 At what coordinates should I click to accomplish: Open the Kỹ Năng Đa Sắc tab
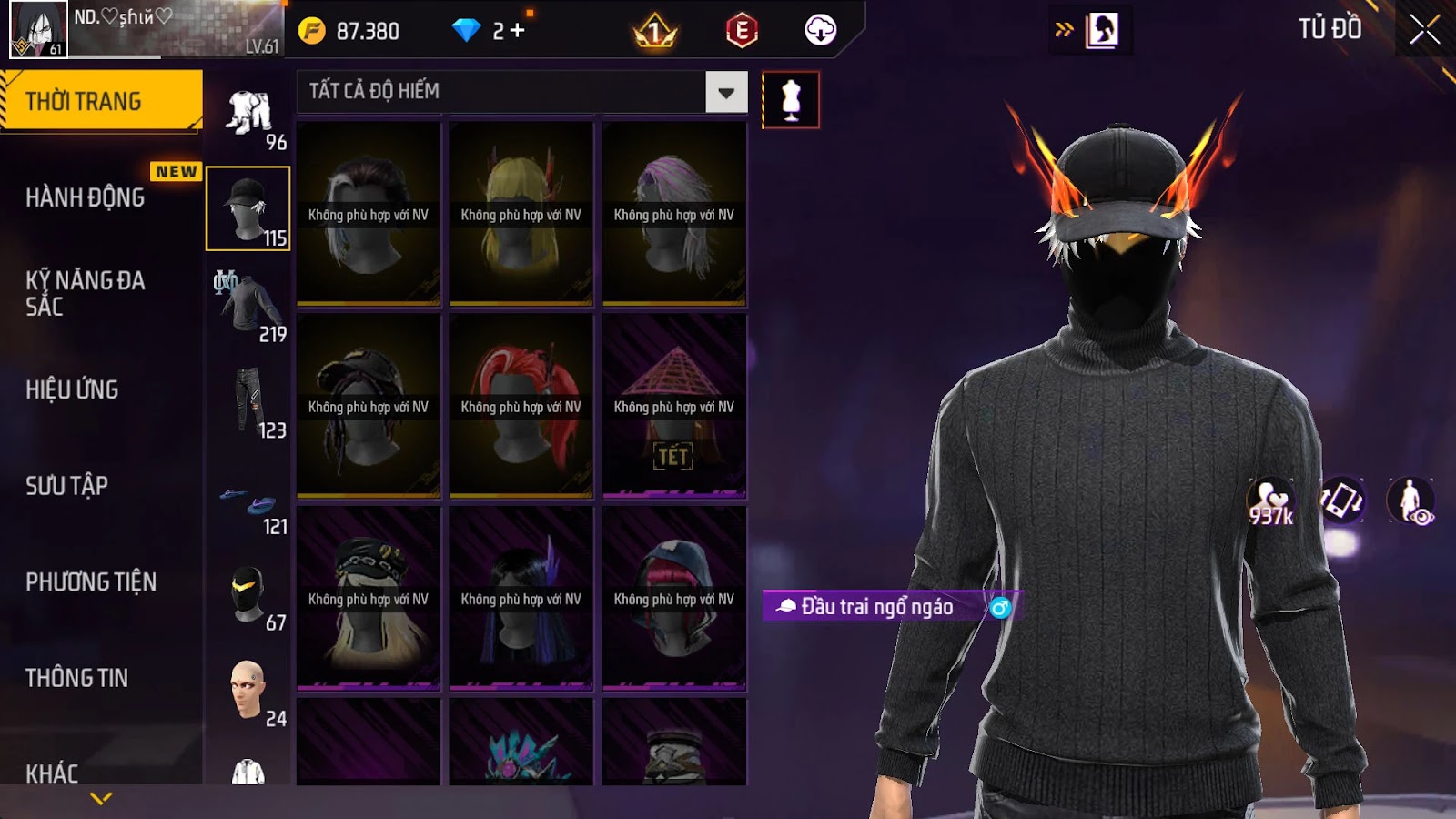point(86,293)
